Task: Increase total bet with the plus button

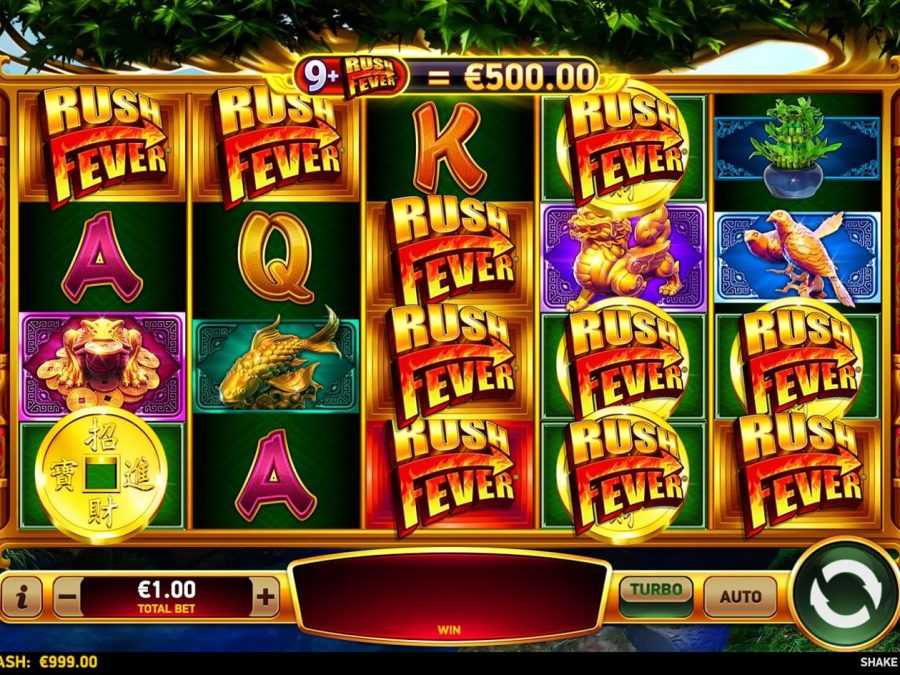Action: (x=265, y=598)
